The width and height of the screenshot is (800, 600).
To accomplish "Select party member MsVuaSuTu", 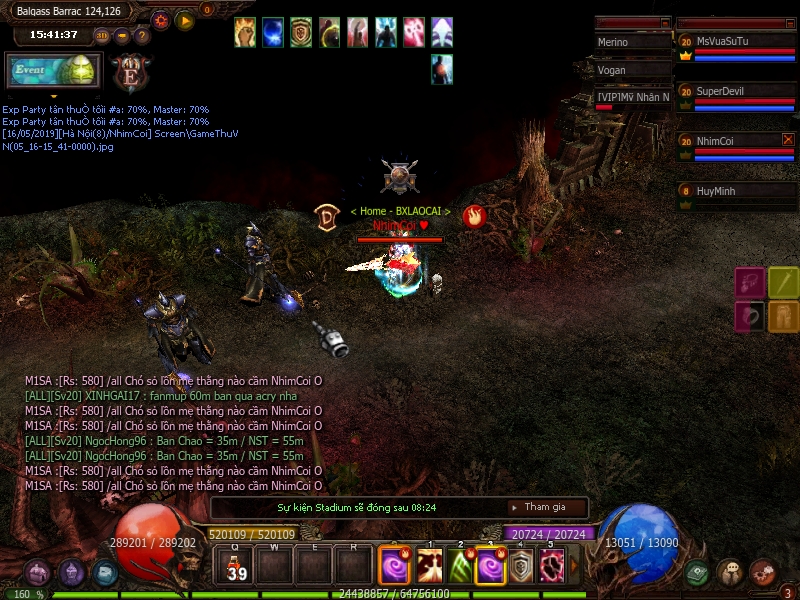I will 735,42.
